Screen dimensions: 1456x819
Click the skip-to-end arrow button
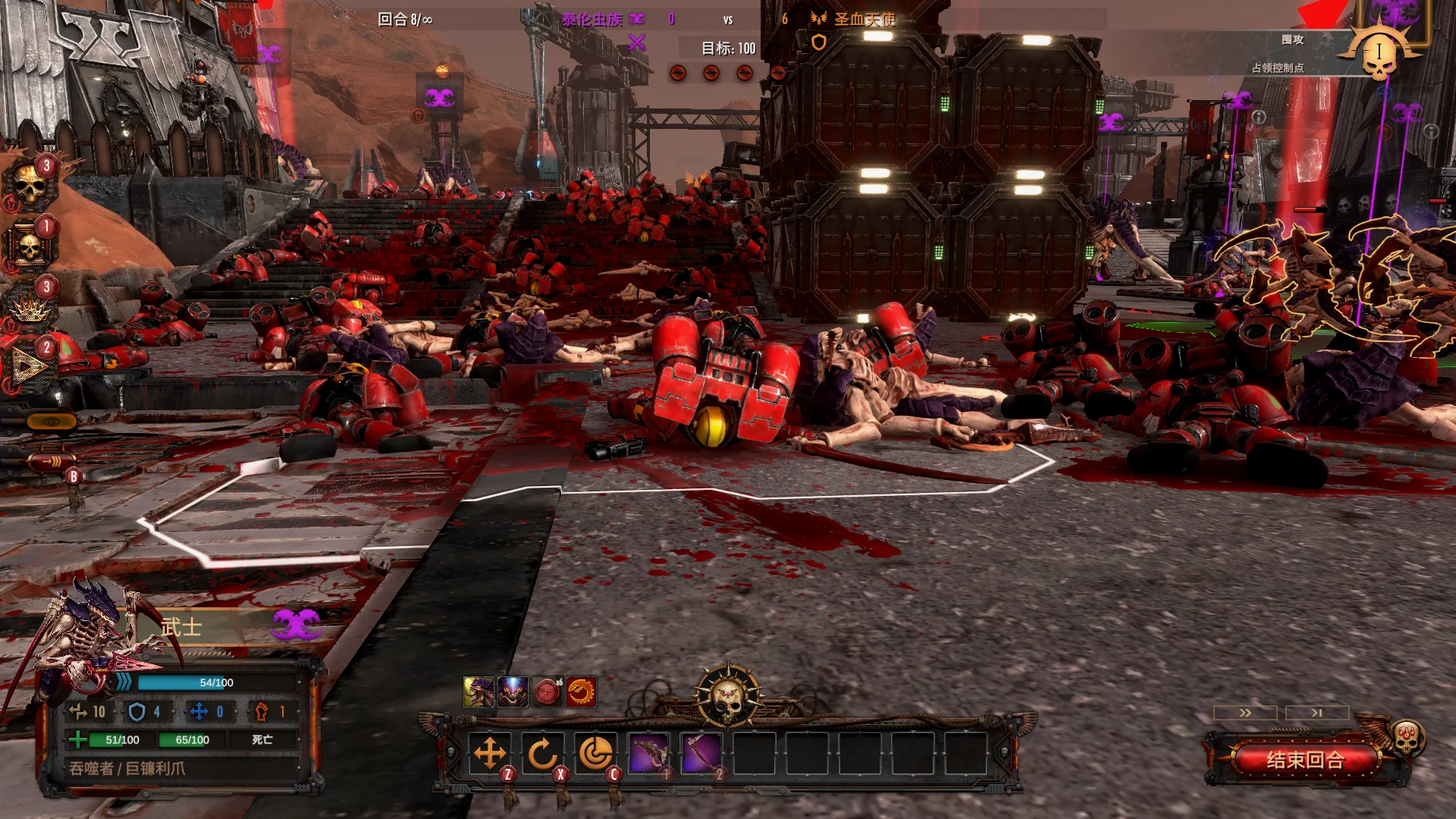(1317, 713)
